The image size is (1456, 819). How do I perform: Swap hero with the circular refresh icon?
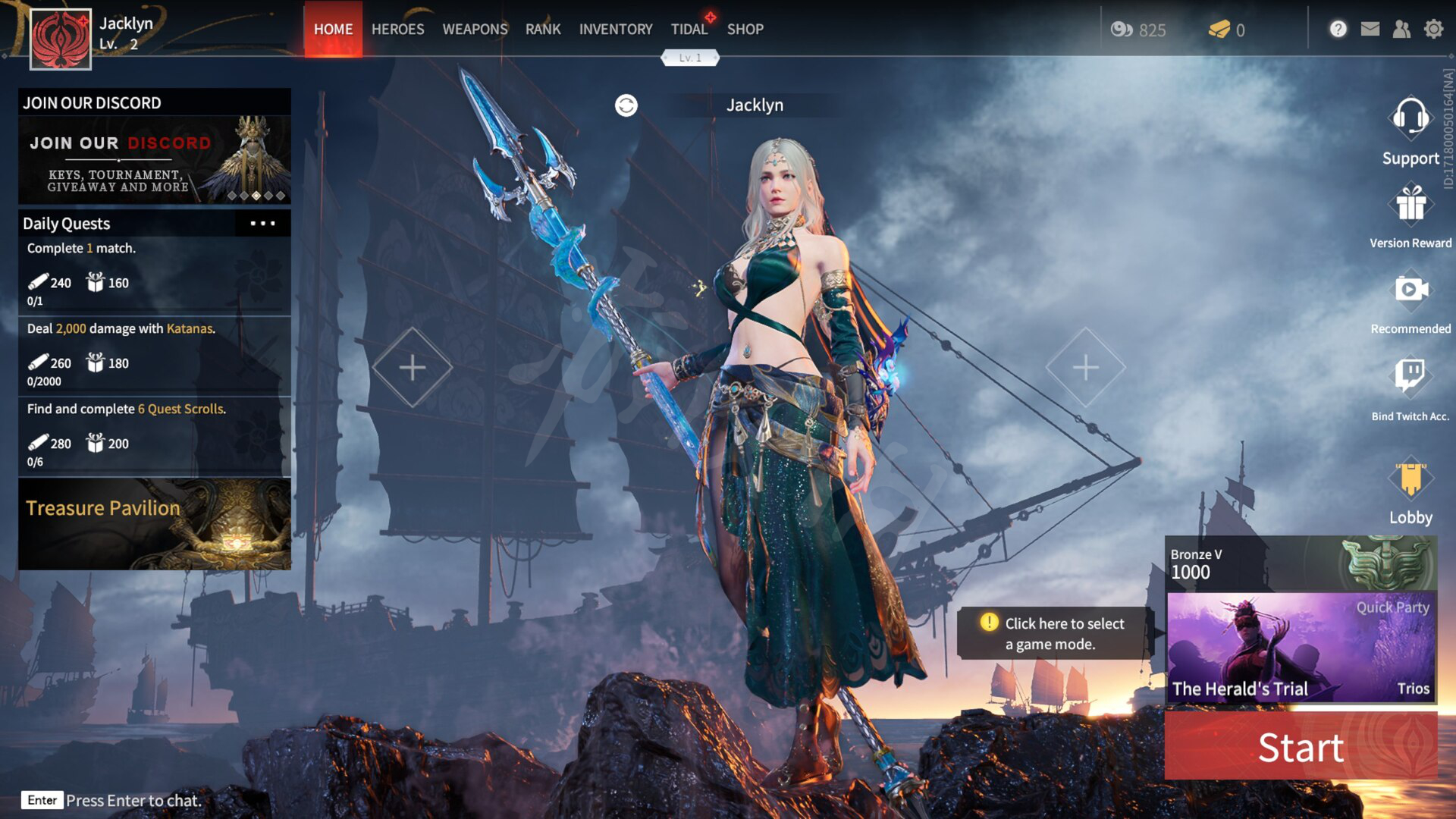tap(626, 105)
